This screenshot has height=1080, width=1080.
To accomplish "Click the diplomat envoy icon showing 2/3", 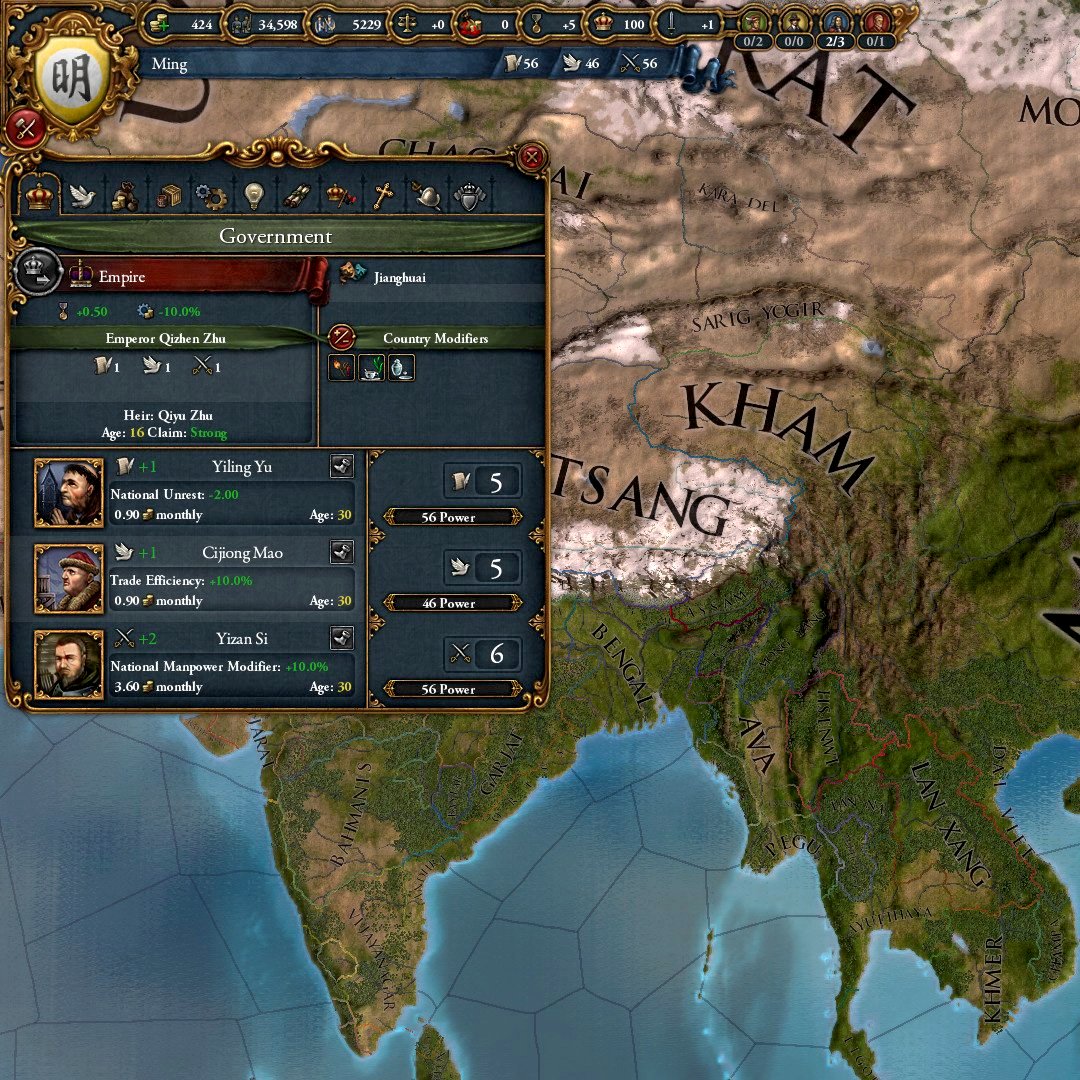I will tap(835, 22).
